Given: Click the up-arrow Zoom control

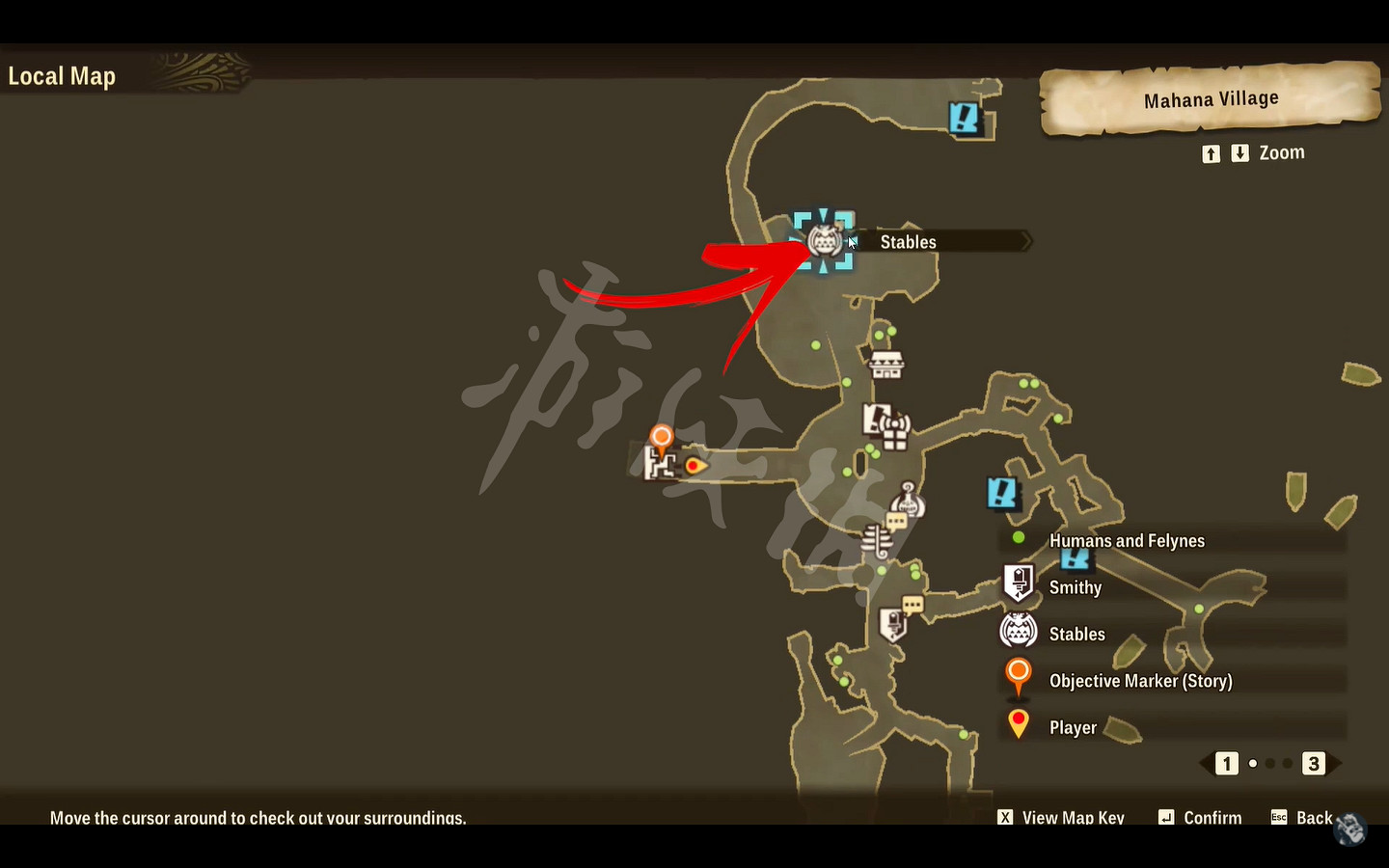Looking at the screenshot, I should [x=1211, y=152].
